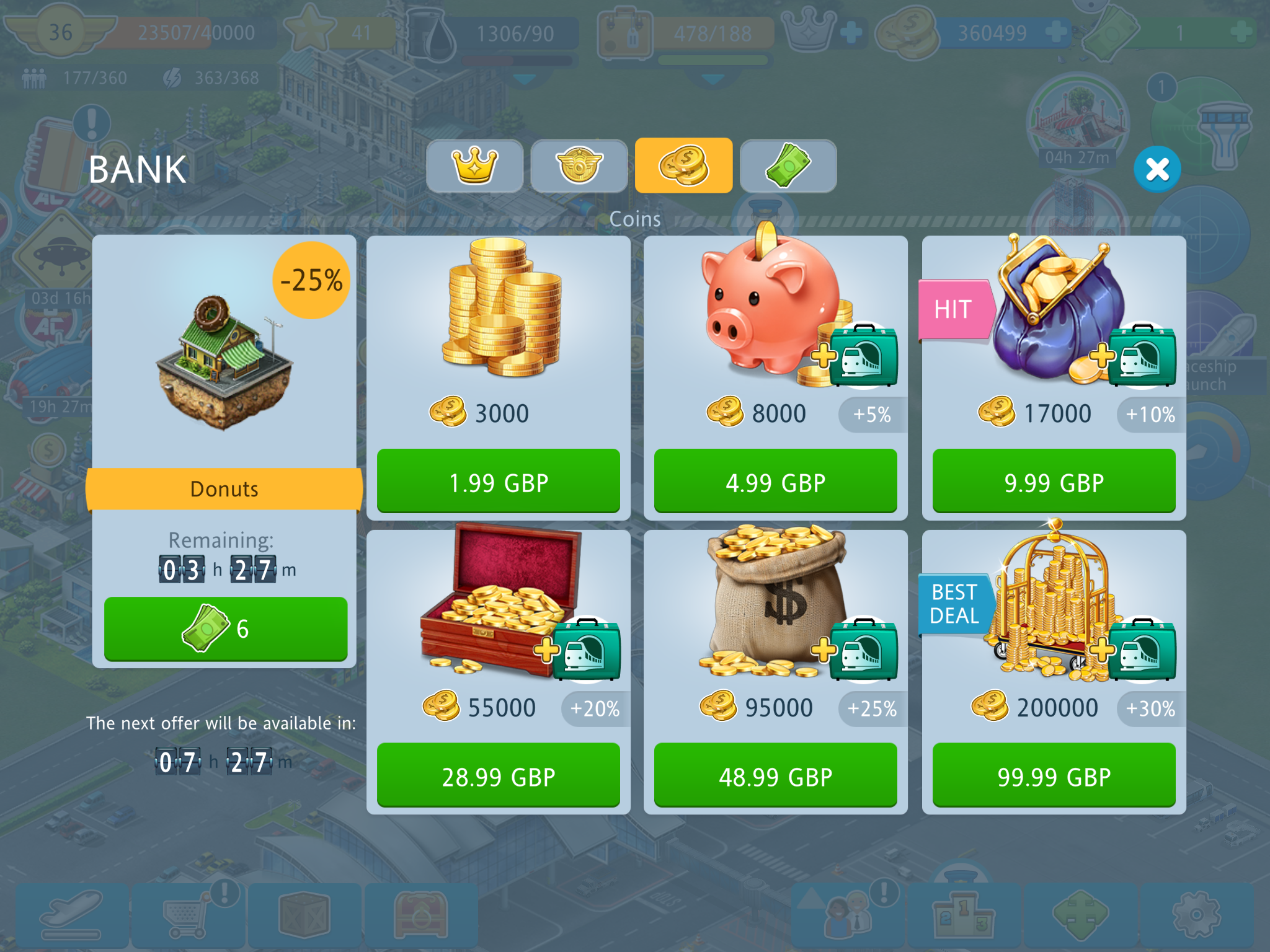The height and width of the screenshot is (952, 1270).
Task: Open the pilot wings badge tab
Action: [579, 166]
